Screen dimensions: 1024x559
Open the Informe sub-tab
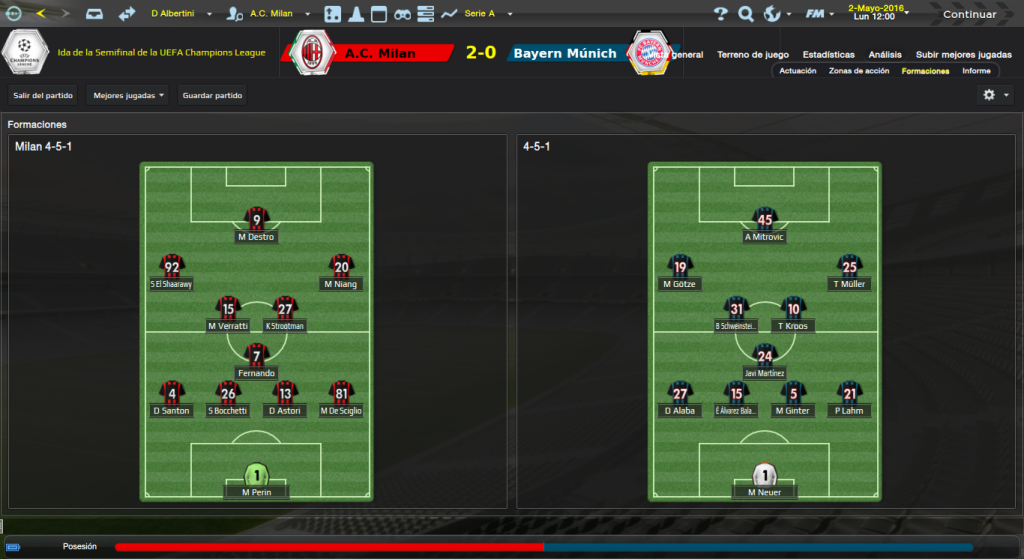pyautogui.click(x=976, y=71)
